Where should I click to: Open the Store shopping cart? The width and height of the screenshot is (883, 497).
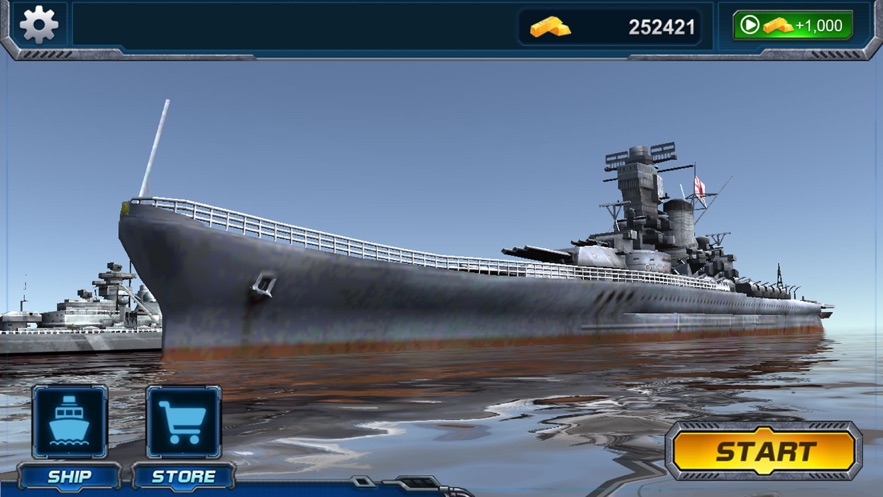coord(183,423)
